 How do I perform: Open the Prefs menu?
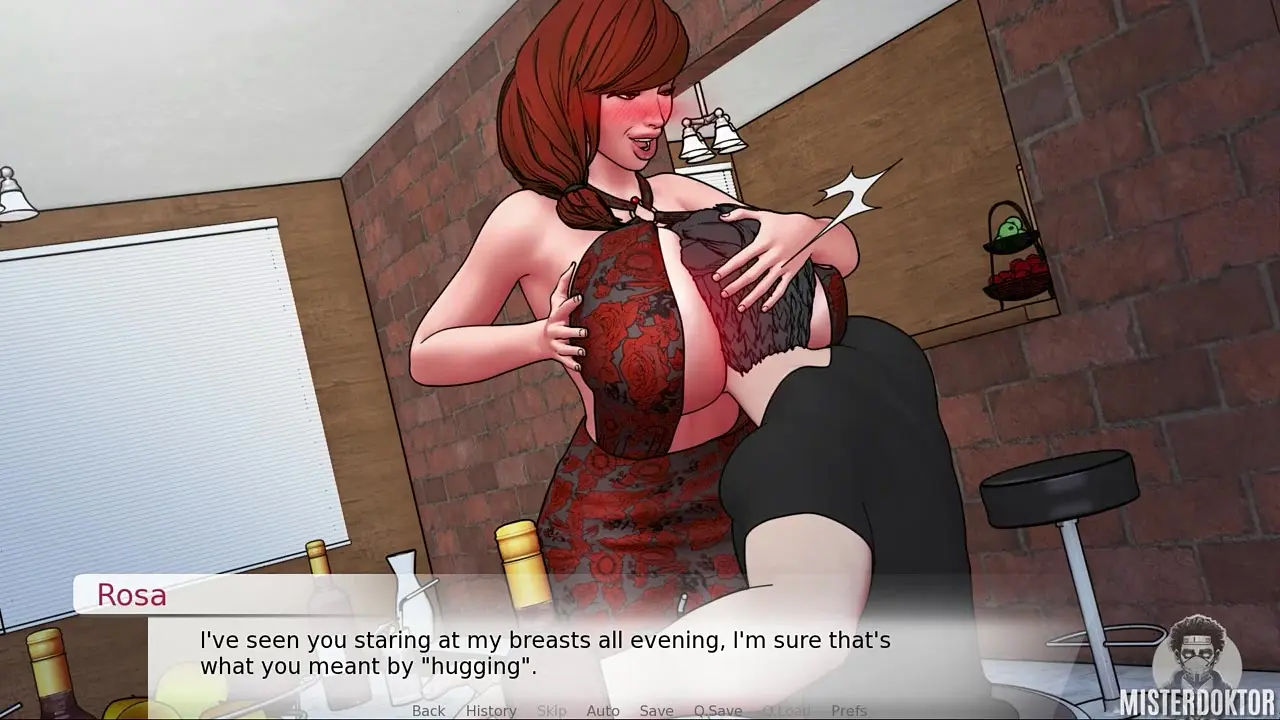point(849,711)
